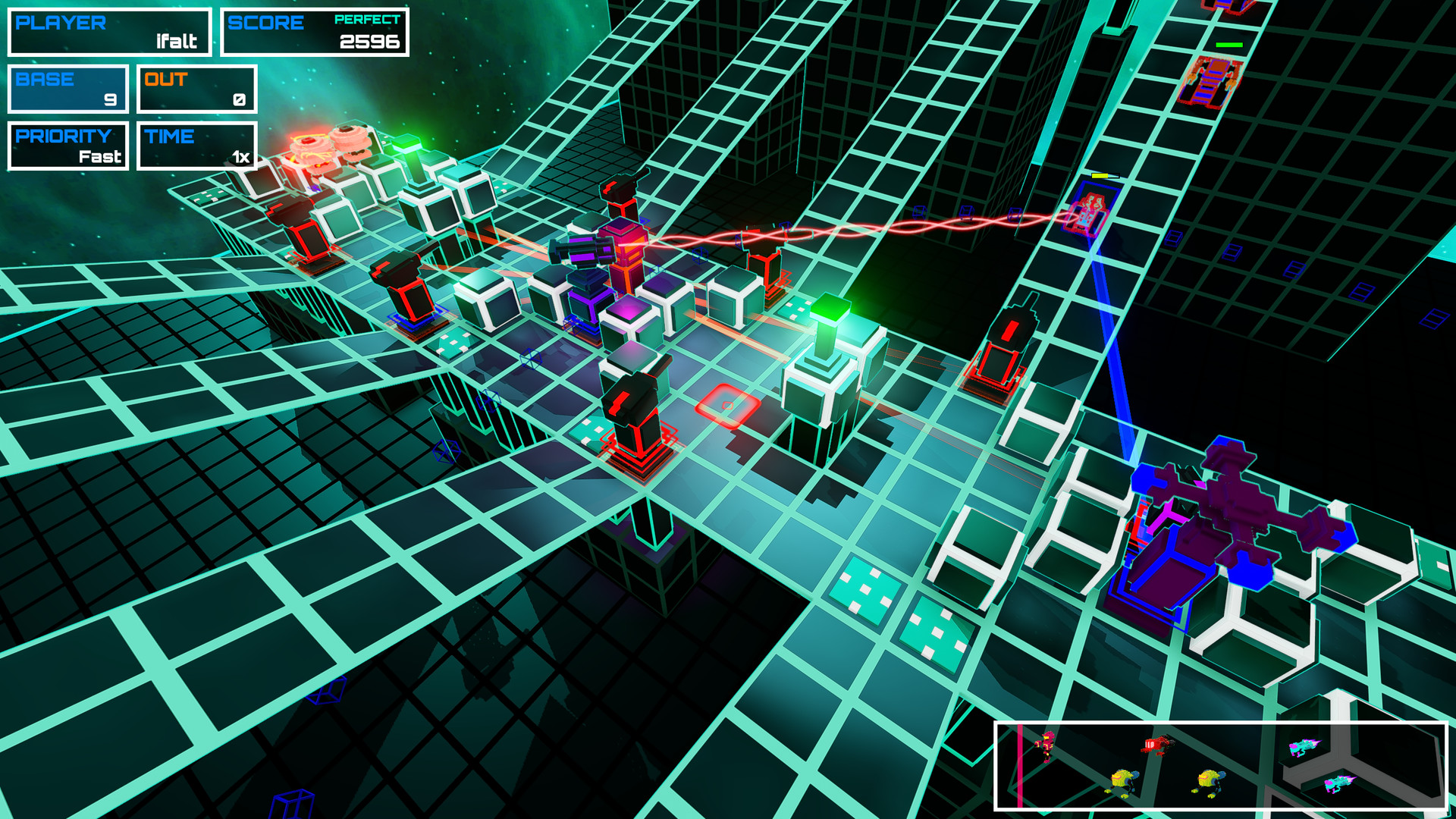Click the SCORE panel showing 2596
This screenshot has height=819, width=1456.
point(315,32)
